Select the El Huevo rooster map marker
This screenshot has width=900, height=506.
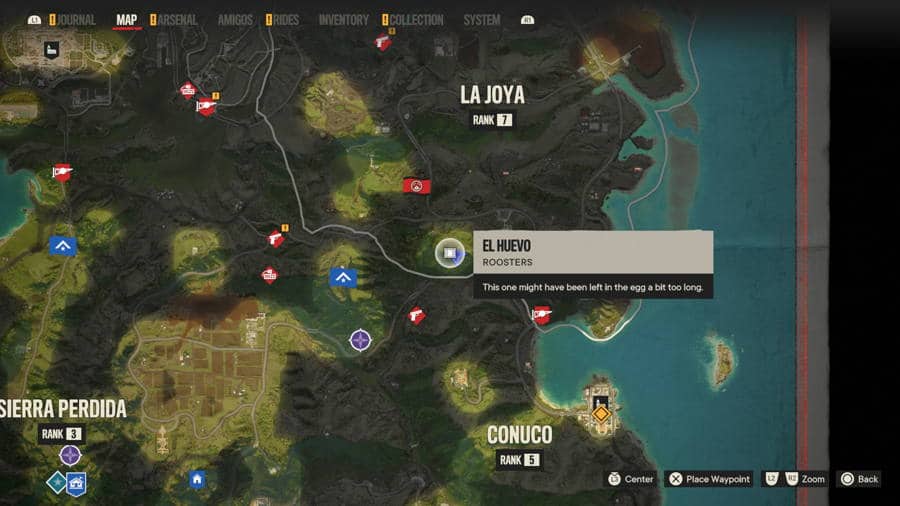[x=450, y=254]
